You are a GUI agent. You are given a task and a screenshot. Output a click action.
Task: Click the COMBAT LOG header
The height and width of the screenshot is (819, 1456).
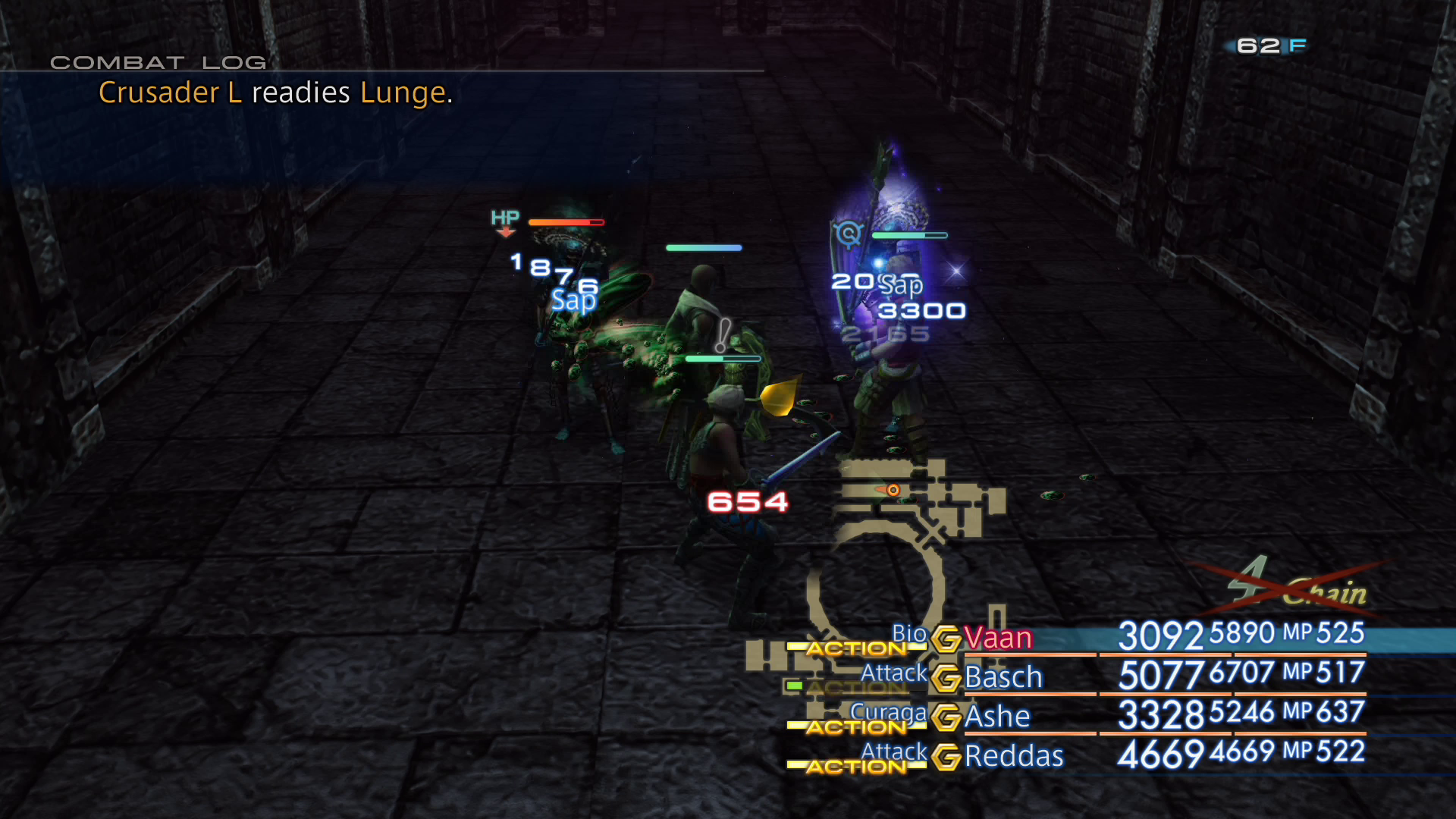[x=158, y=62]
